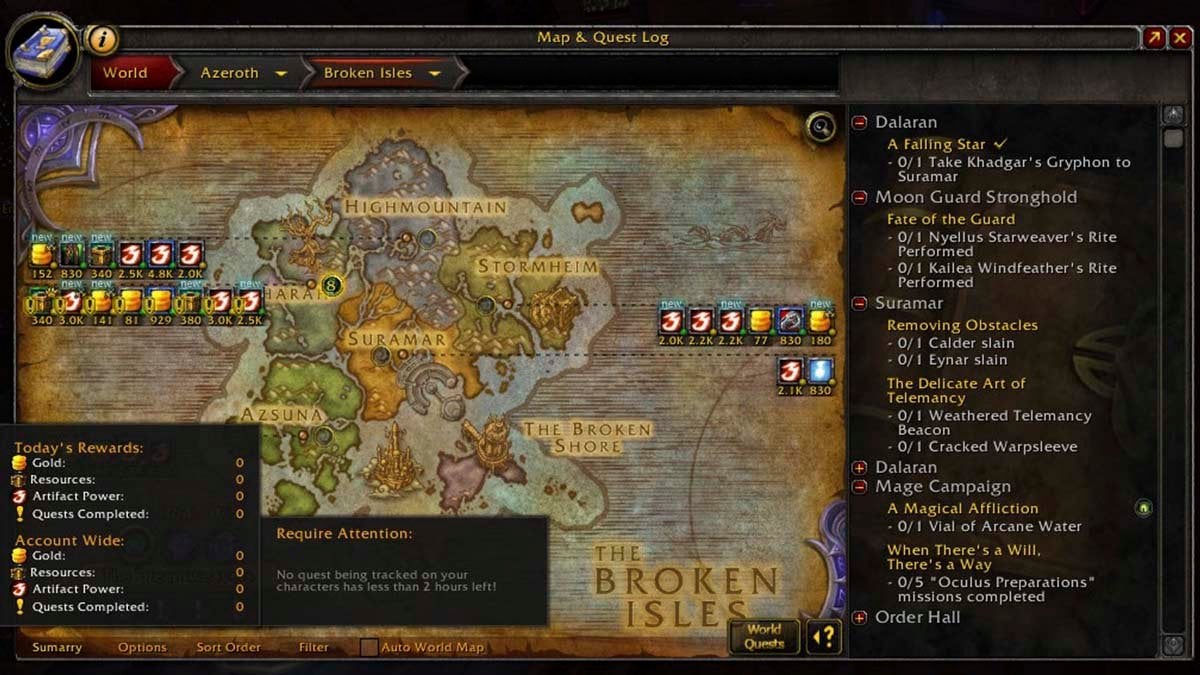Click the yellow number 8 map marker
This screenshot has height=675, width=1200.
(x=332, y=286)
